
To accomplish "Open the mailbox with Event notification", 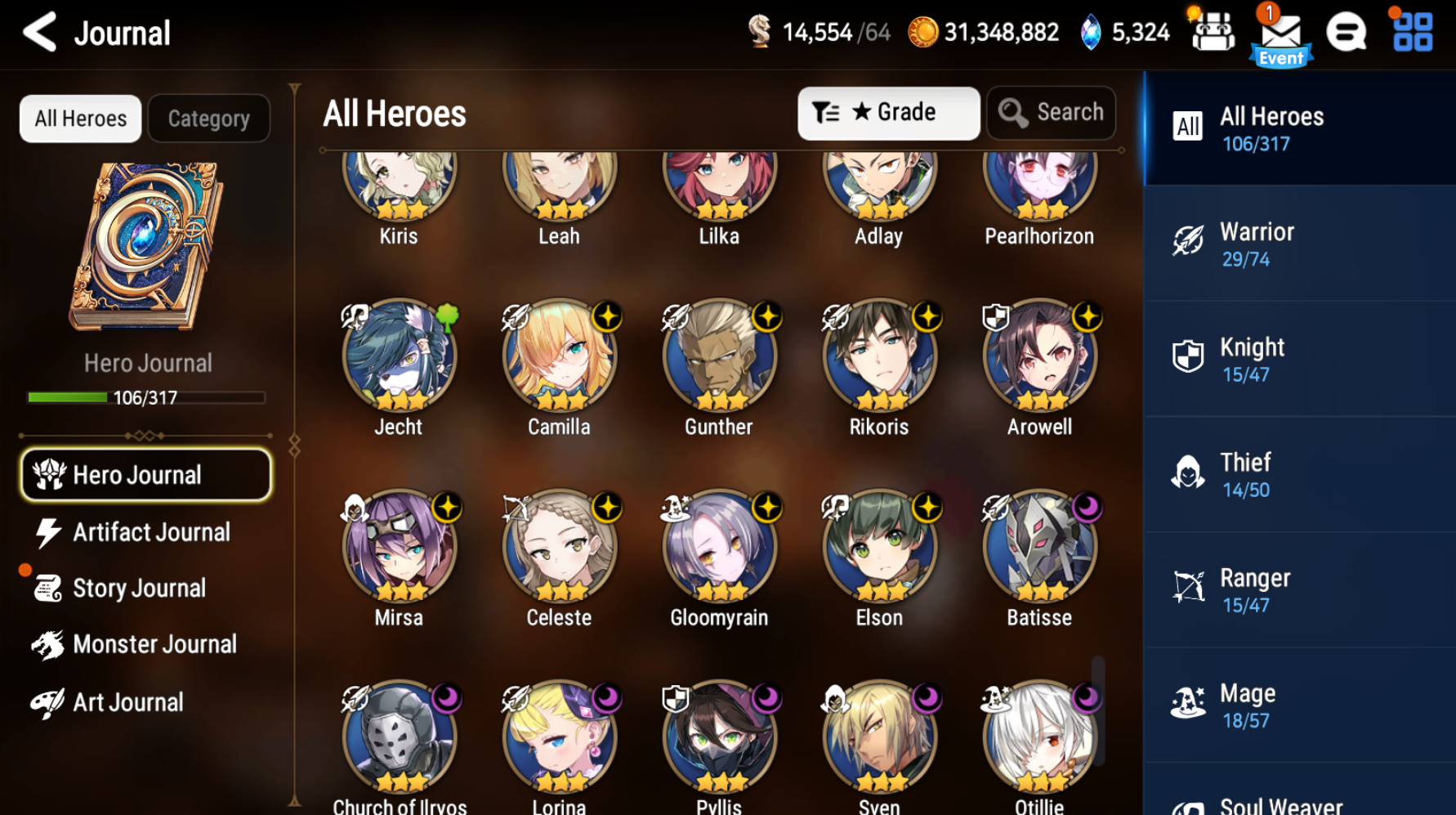I will tap(1281, 33).
